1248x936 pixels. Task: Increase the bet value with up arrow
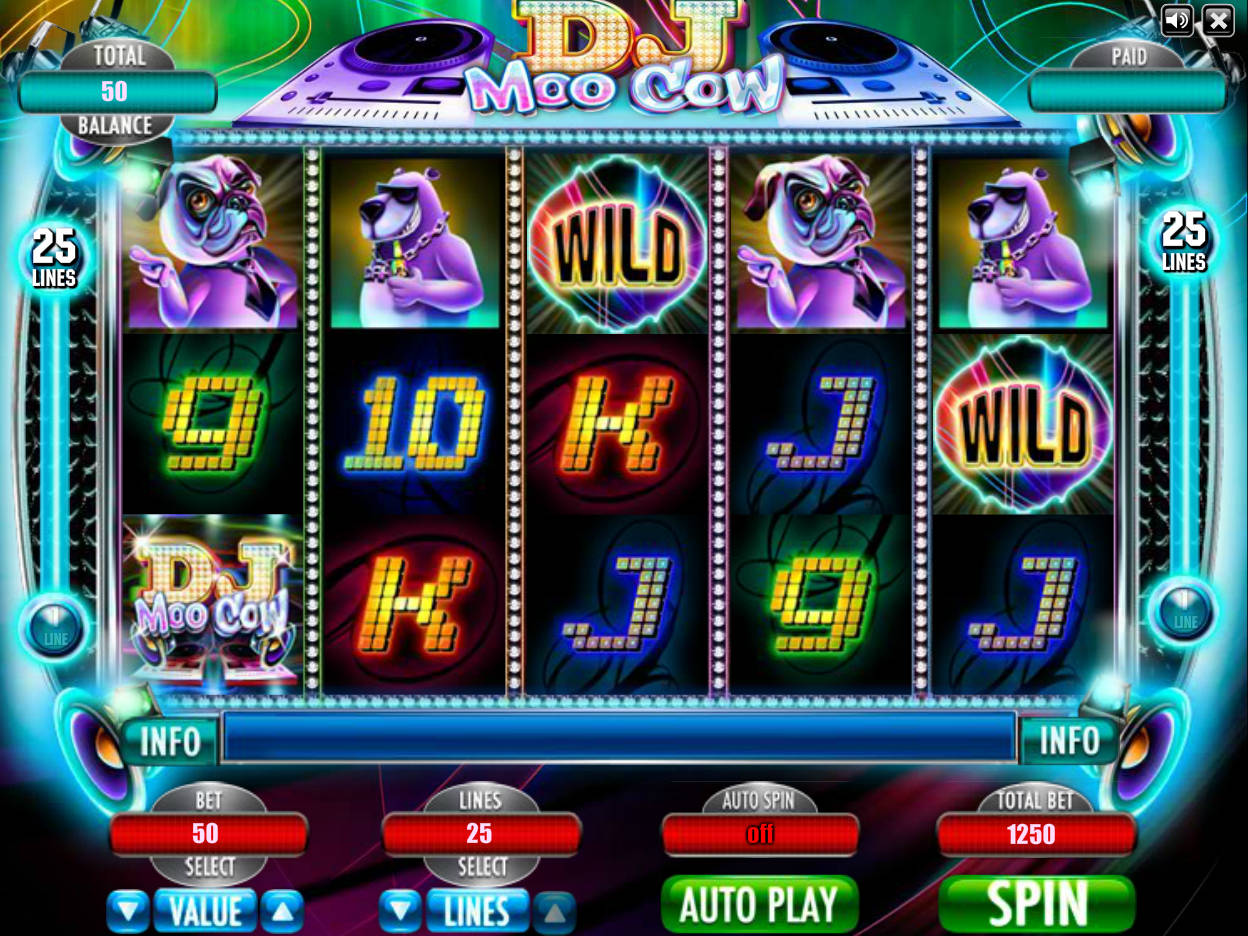[x=282, y=911]
